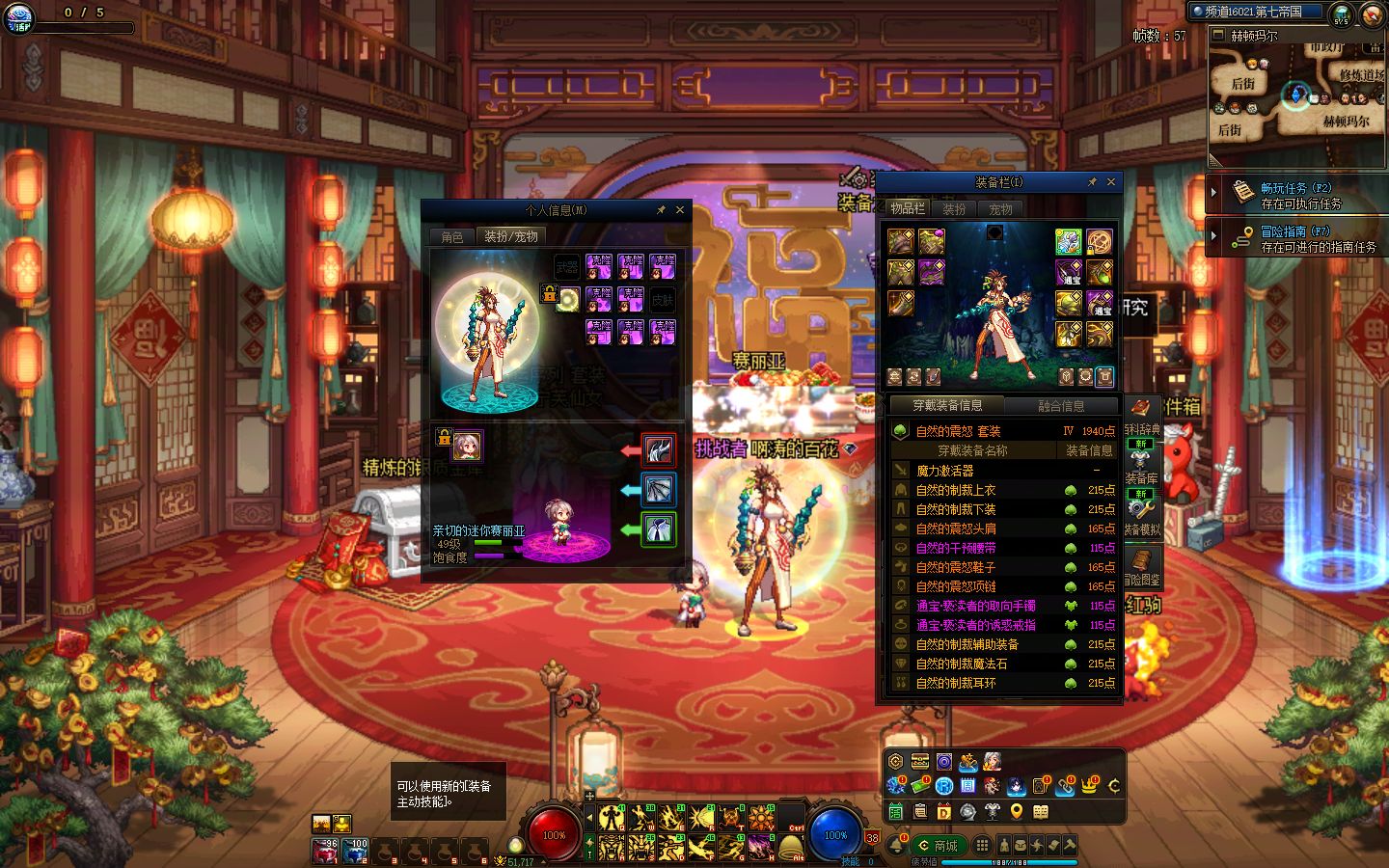The height and width of the screenshot is (868, 1389).
Task: Switch to the 角色 character tab
Action: point(452,236)
